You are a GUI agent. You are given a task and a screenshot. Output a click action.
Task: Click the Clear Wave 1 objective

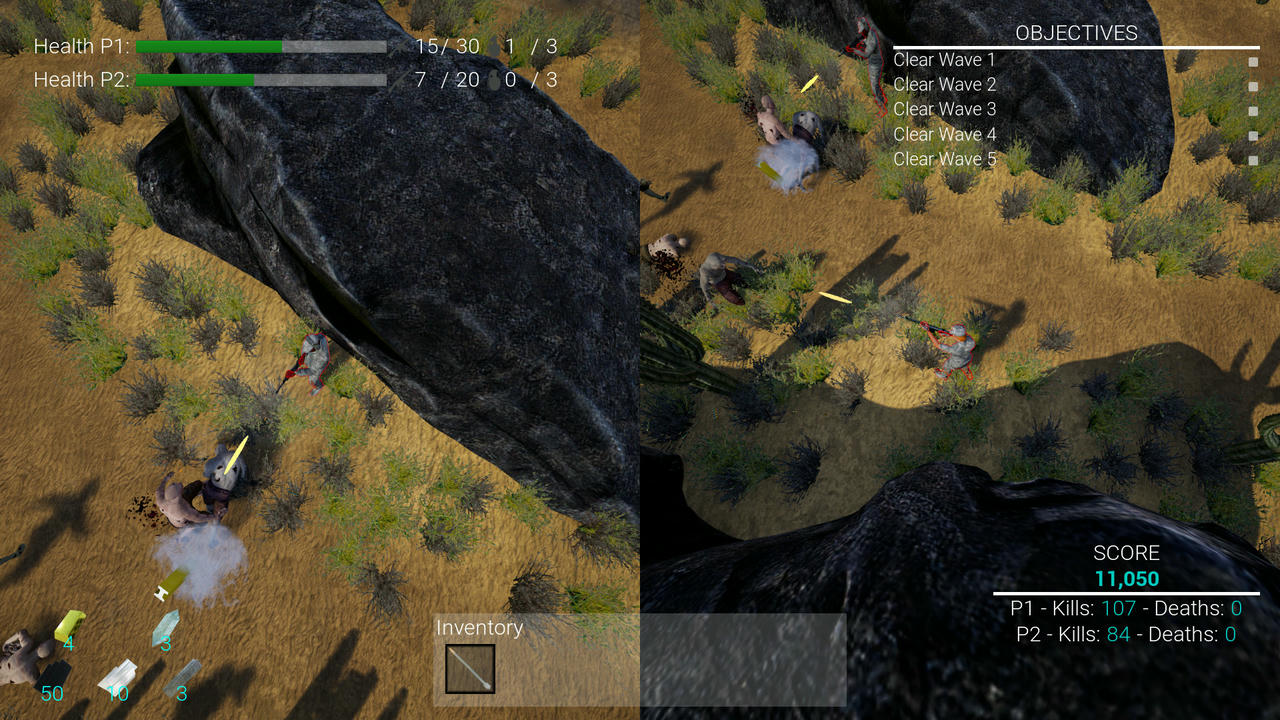(x=944, y=60)
